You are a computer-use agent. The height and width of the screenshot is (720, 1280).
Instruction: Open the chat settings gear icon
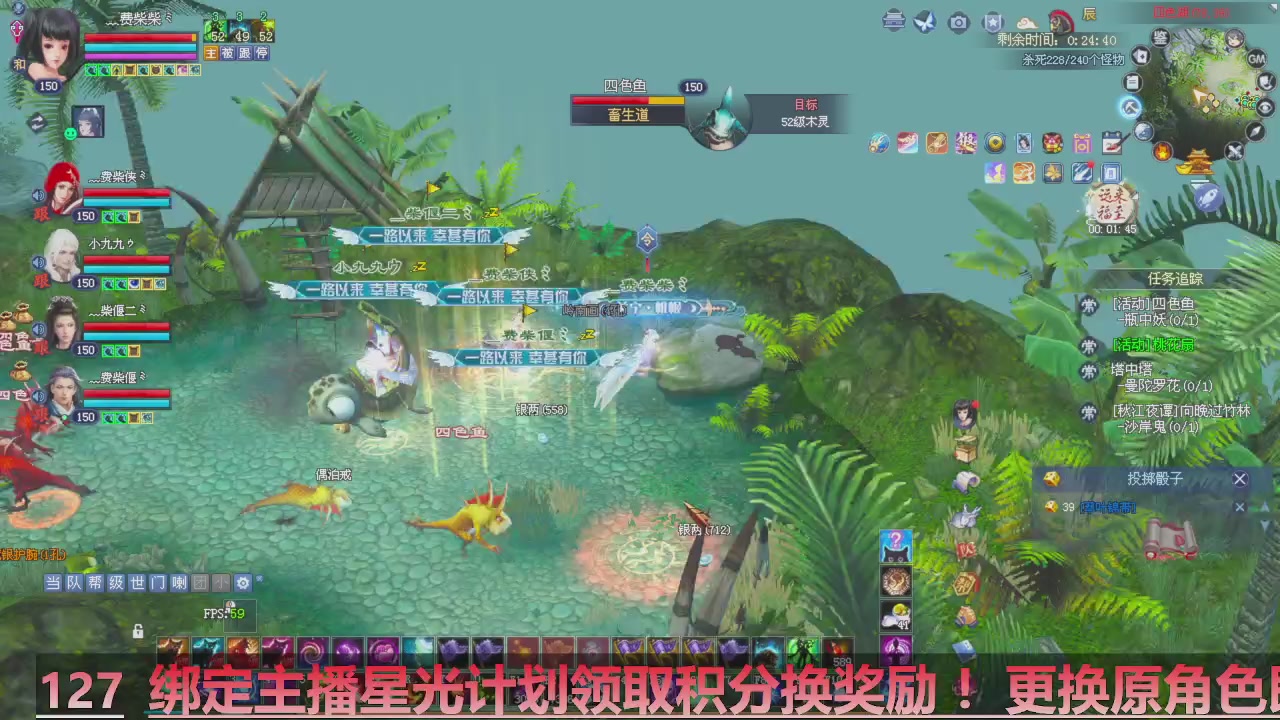pos(242,583)
